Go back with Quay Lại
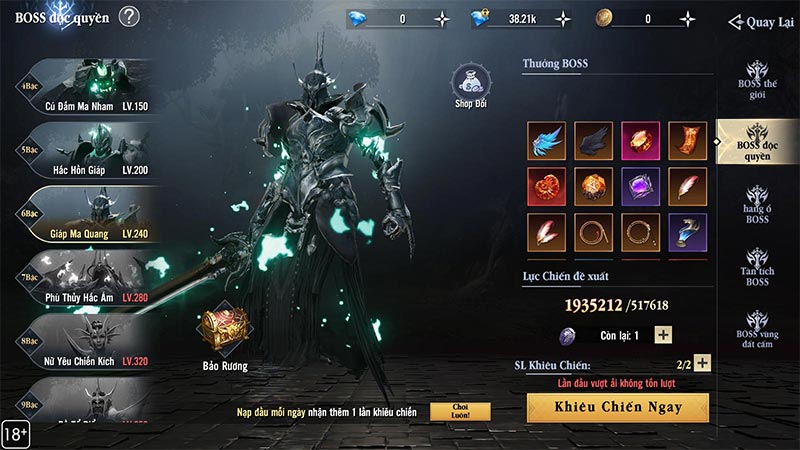Screen dimensions: 800x450 [761, 22]
